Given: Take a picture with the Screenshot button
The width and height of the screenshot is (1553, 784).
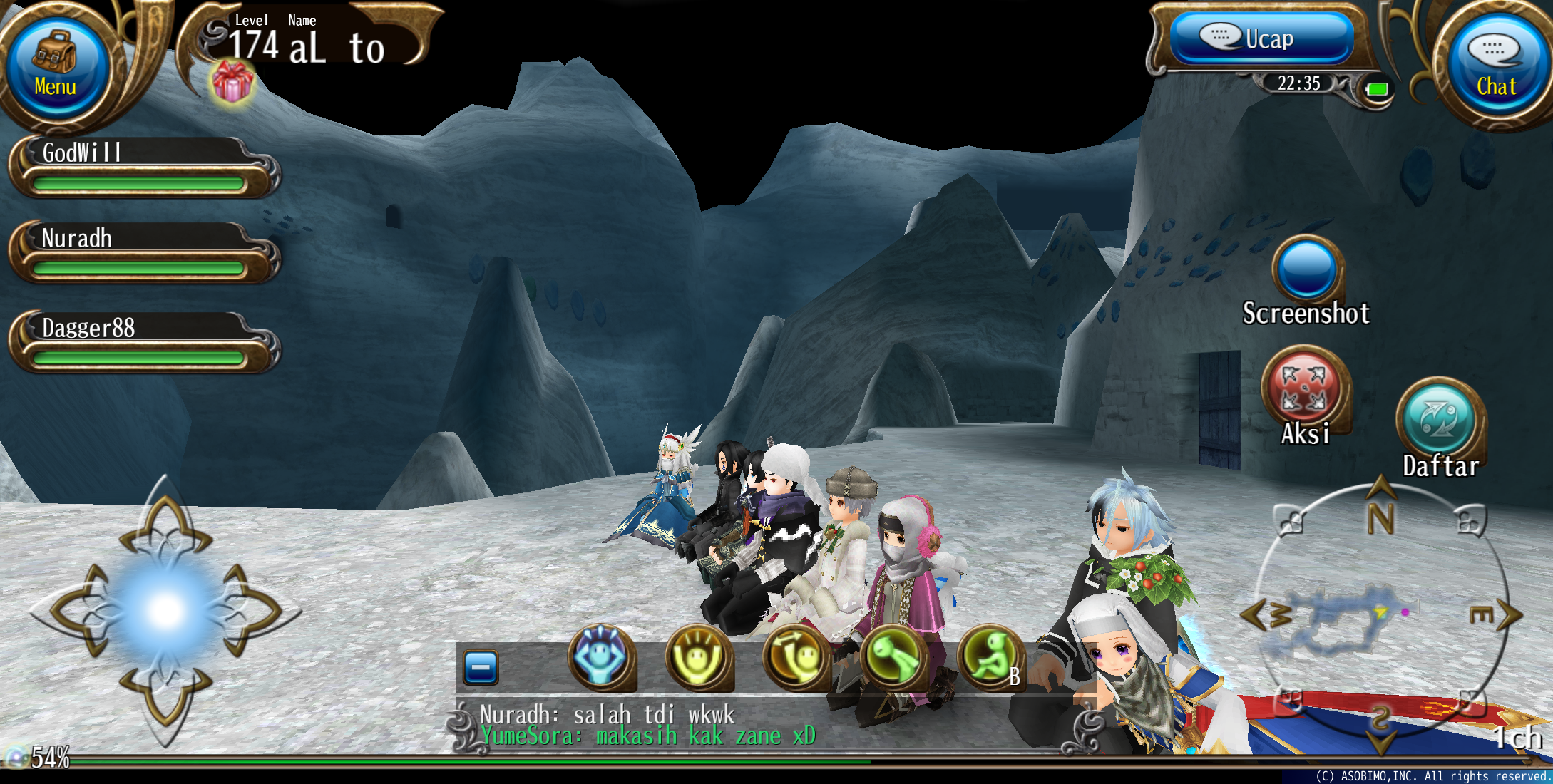Looking at the screenshot, I should pyautogui.click(x=1306, y=271).
